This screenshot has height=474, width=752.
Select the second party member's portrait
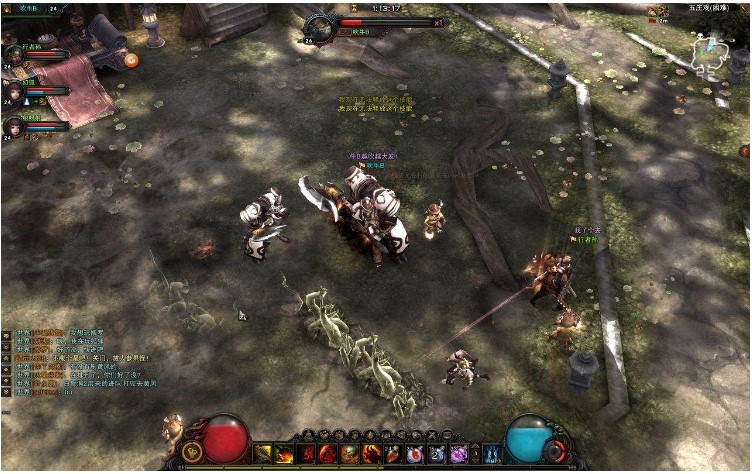[13, 90]
